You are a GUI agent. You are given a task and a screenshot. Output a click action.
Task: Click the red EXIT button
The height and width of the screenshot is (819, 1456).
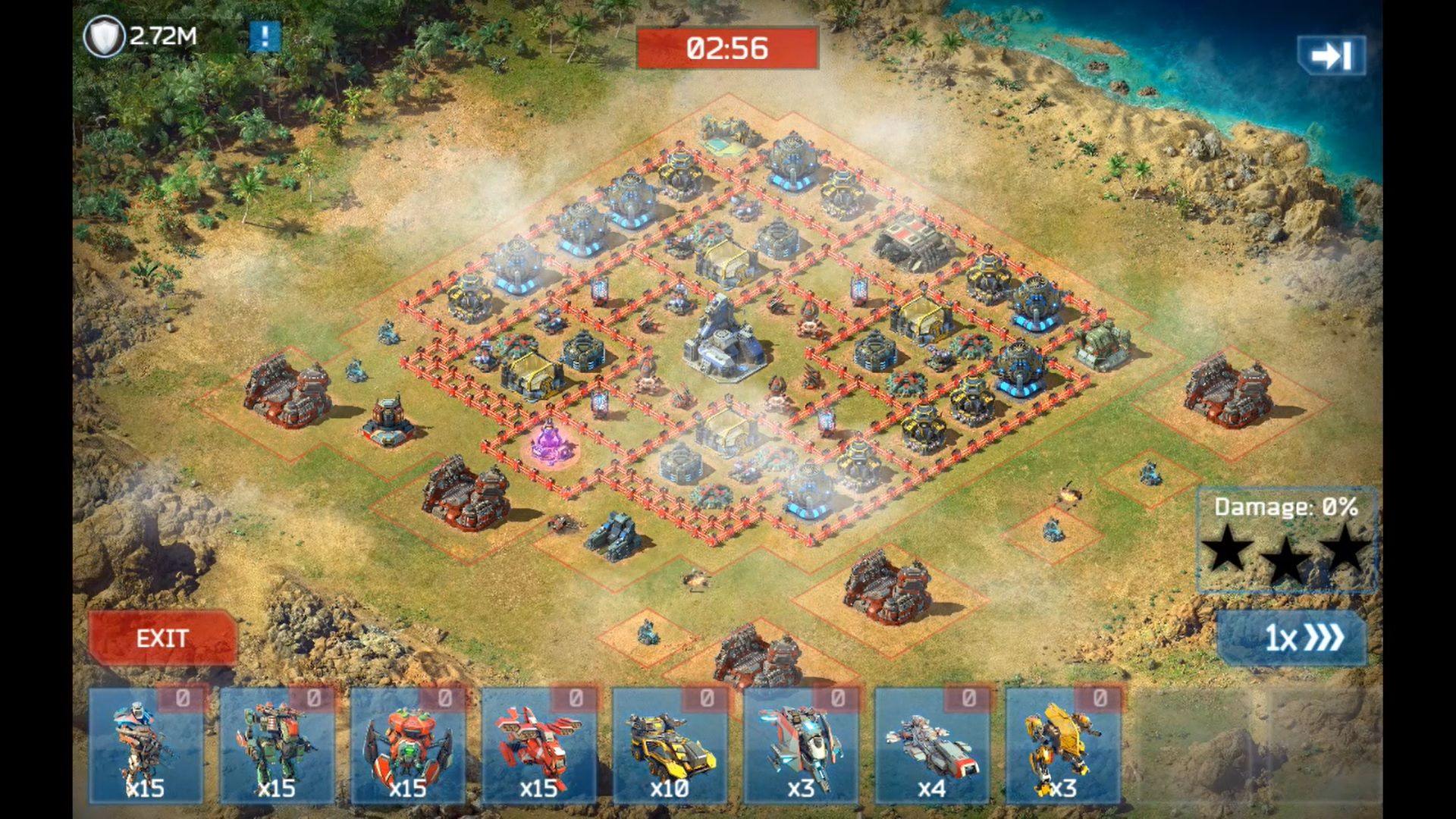click(162, 638)
